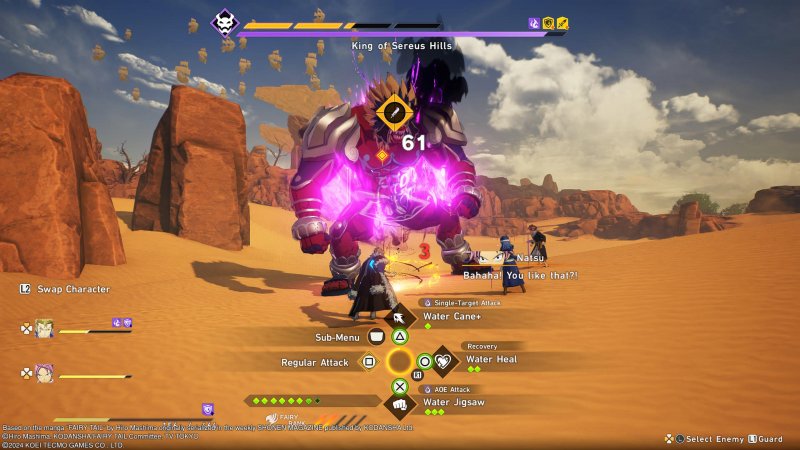Click the boss demon-face emblem icon
The width and height of the screenshot is (800, 450).
click(x=225, y=22)
